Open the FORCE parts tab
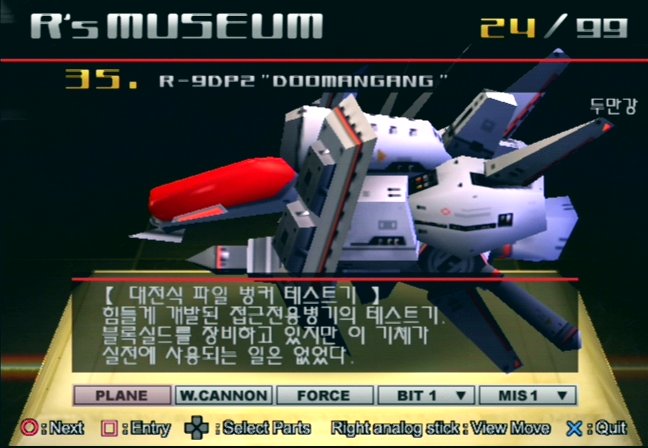 tap(323, 395)
